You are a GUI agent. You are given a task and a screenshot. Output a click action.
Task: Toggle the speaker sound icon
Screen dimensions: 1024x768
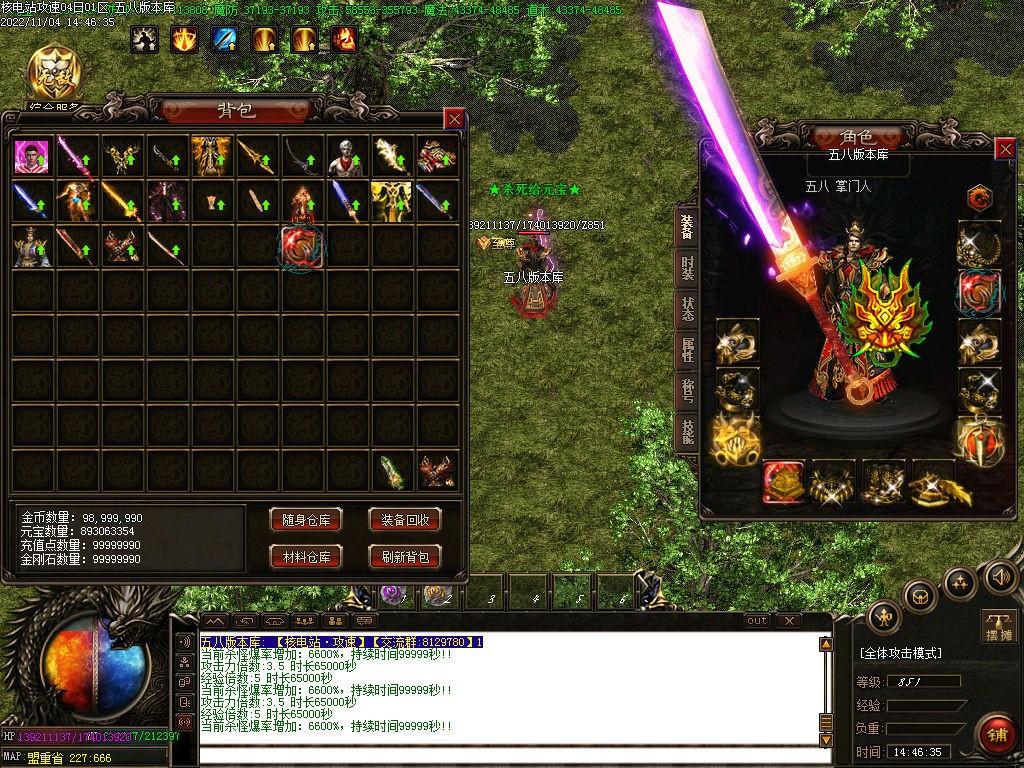[x=1000, y=577]
